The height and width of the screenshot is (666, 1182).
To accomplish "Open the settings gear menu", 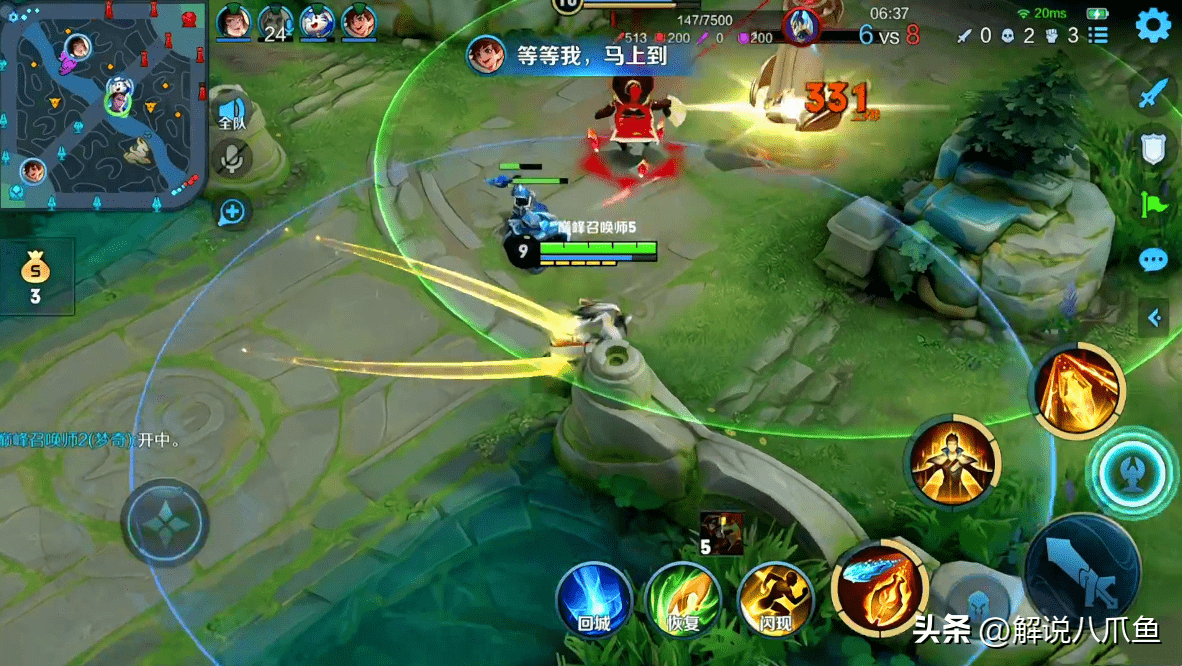I will 1153,25.
